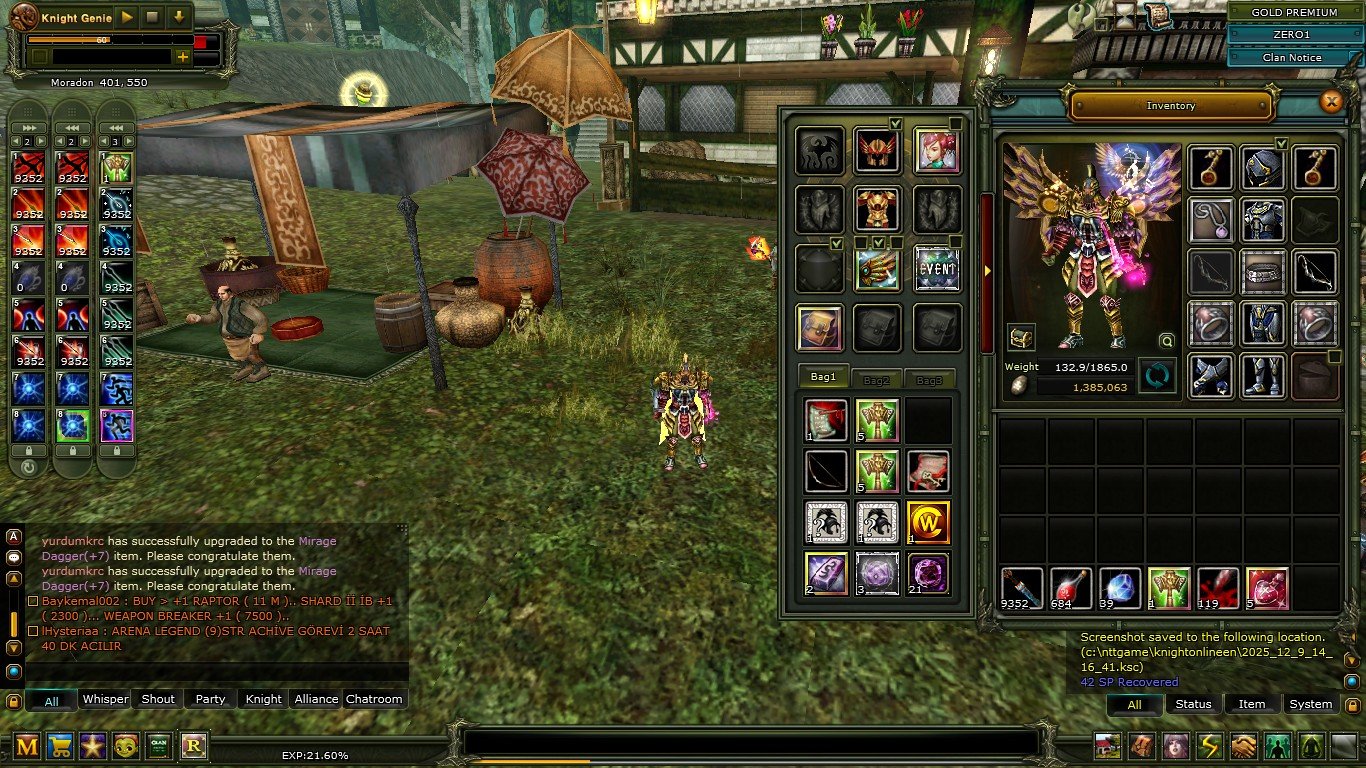This screenshot has height=768, width=1366.
Task: Start the Knight Genie with the play button
Action: [x=127, y=17]
